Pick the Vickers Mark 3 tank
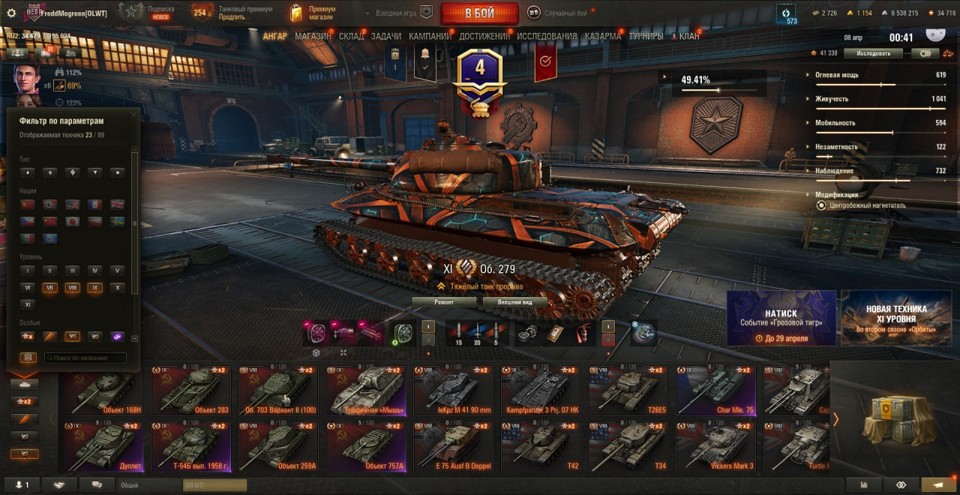 [x=717, y=447]
